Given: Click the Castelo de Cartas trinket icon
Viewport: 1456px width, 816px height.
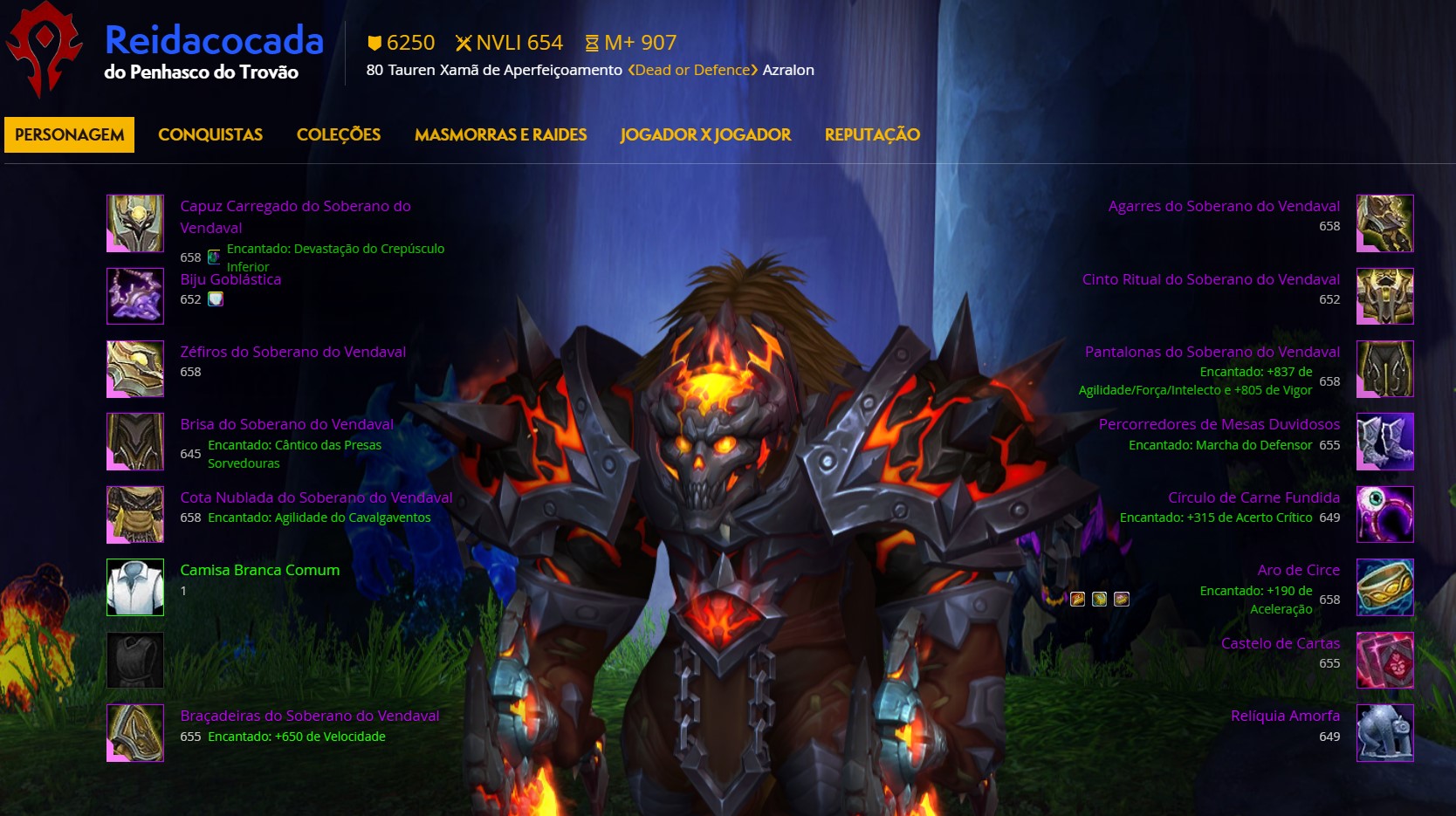Looking at the screenshot, I should tap(1384, 661).
